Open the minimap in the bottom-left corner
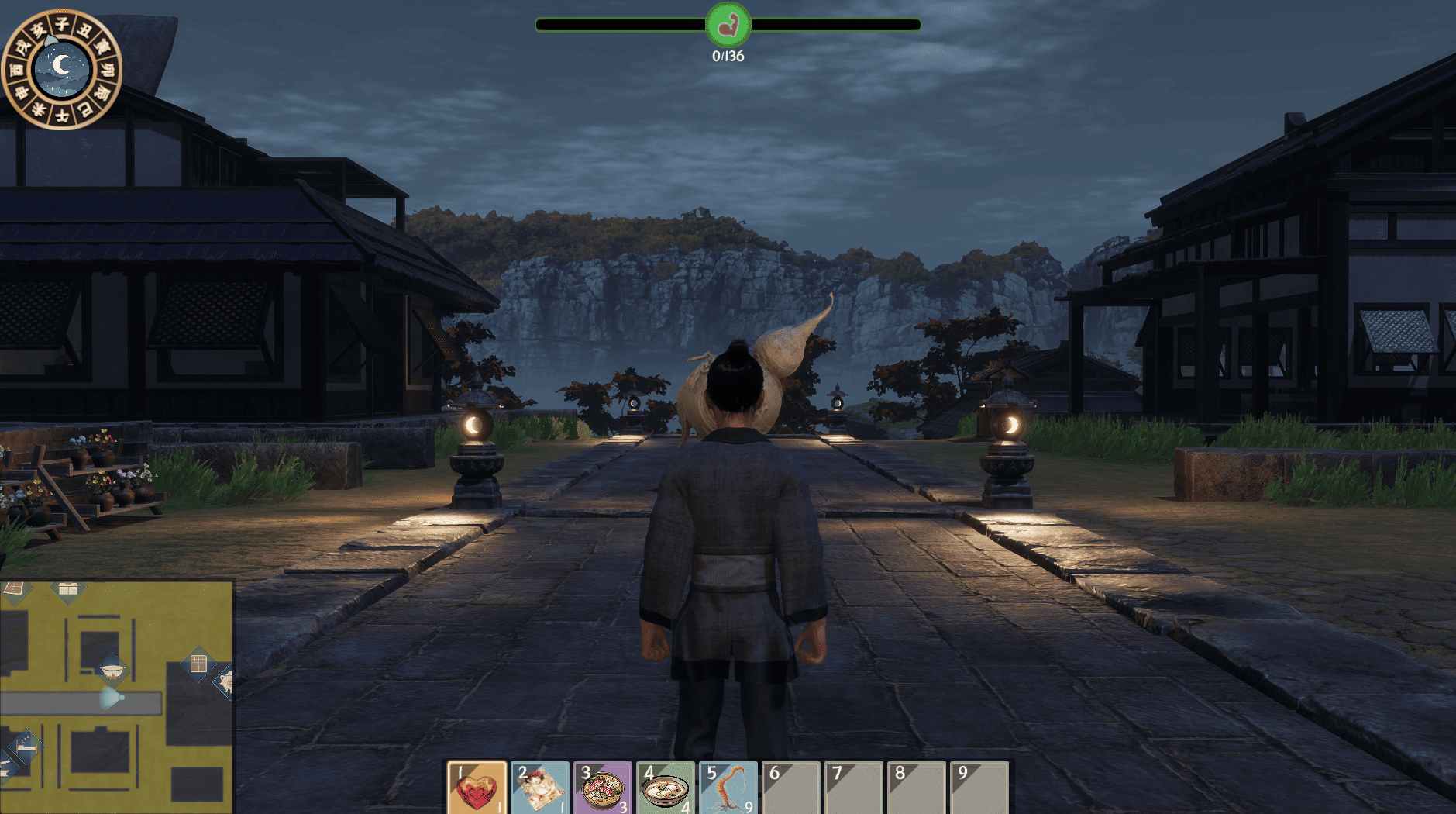Screen dimensions: 1456x814 click(x=116, y=696)
